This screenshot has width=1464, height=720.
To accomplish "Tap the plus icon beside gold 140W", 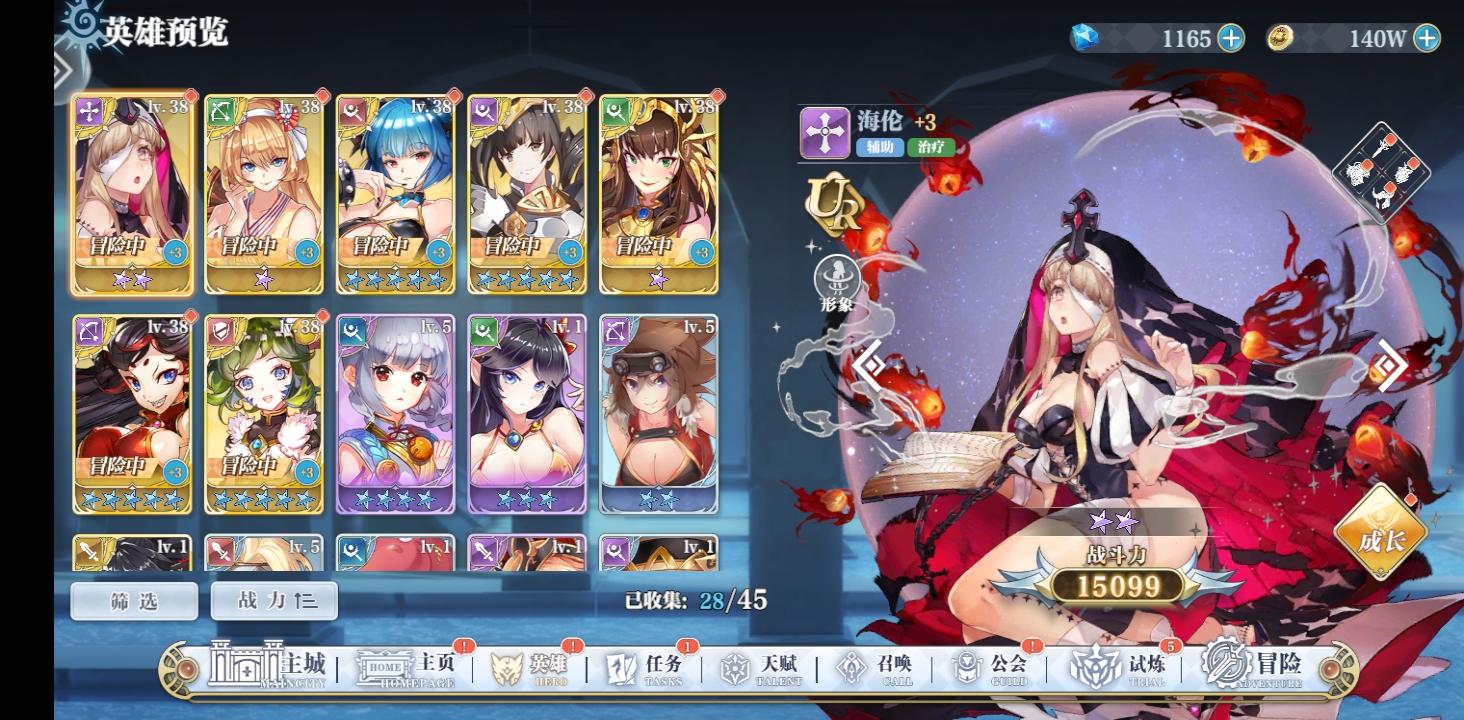I will click(1428, 39).
